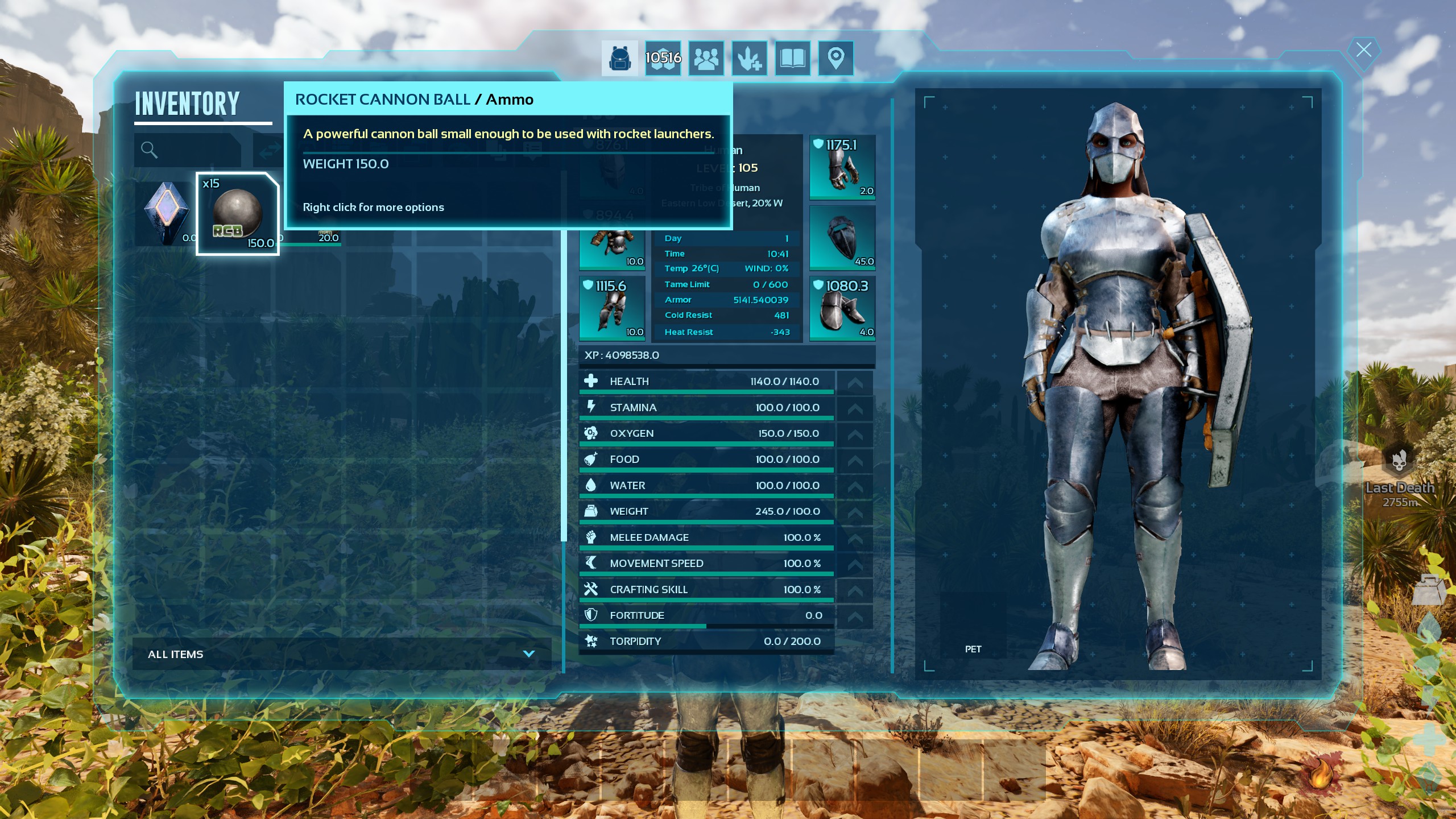Screen dimensions: 1456x819
Task: Click the inventory search field
Action: tap(188, 150)
